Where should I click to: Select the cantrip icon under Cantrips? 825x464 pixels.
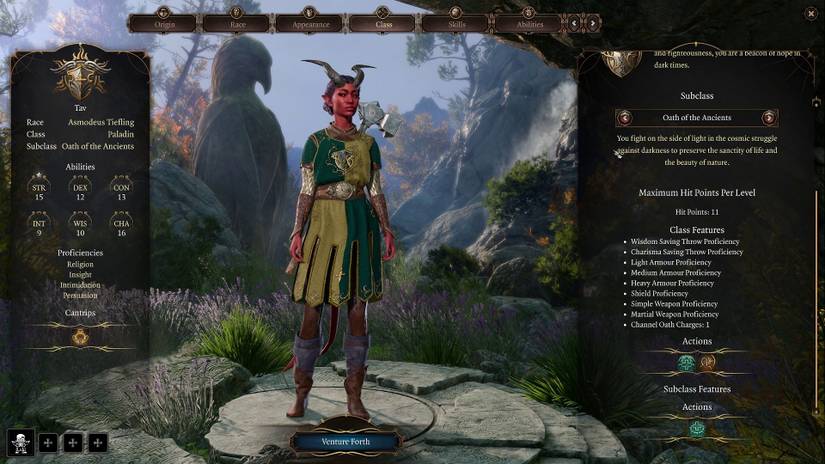81,337
